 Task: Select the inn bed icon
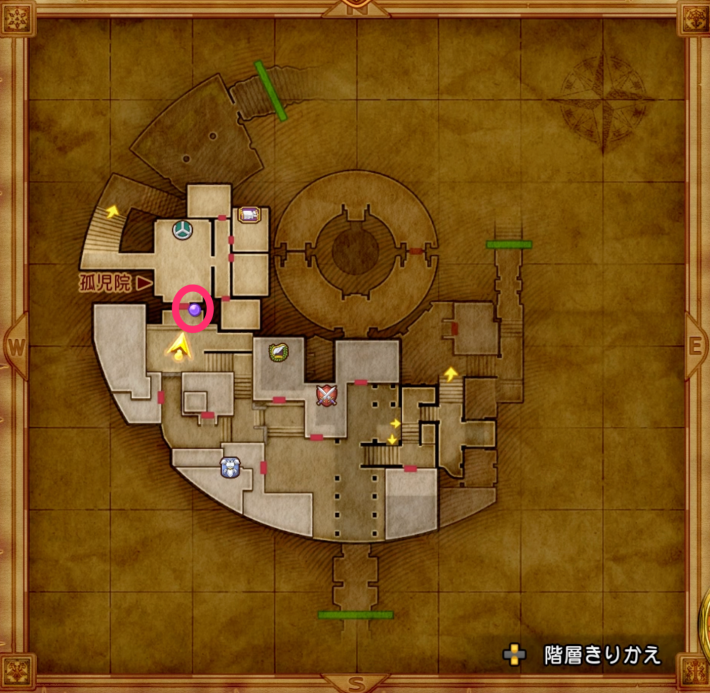(x=248, y=213)
